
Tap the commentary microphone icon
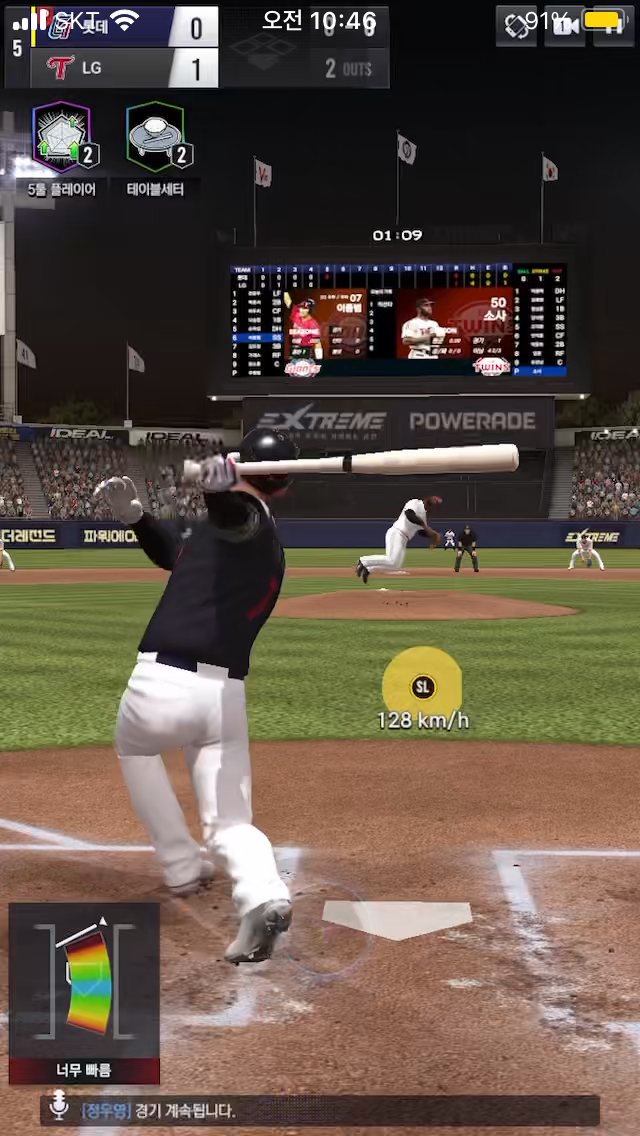coord(60,1108)
